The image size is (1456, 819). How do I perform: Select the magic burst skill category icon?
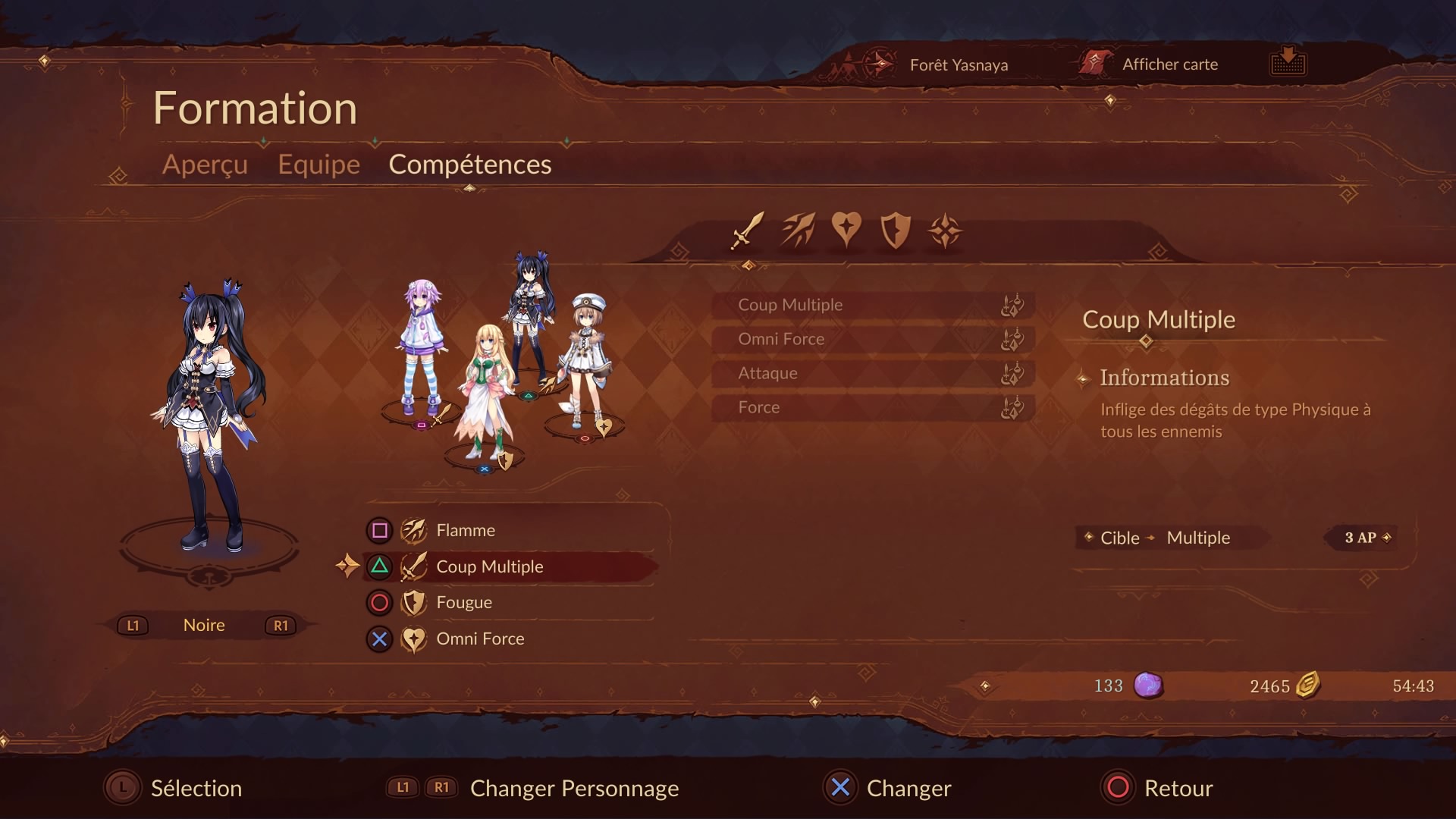click(798, 231)
